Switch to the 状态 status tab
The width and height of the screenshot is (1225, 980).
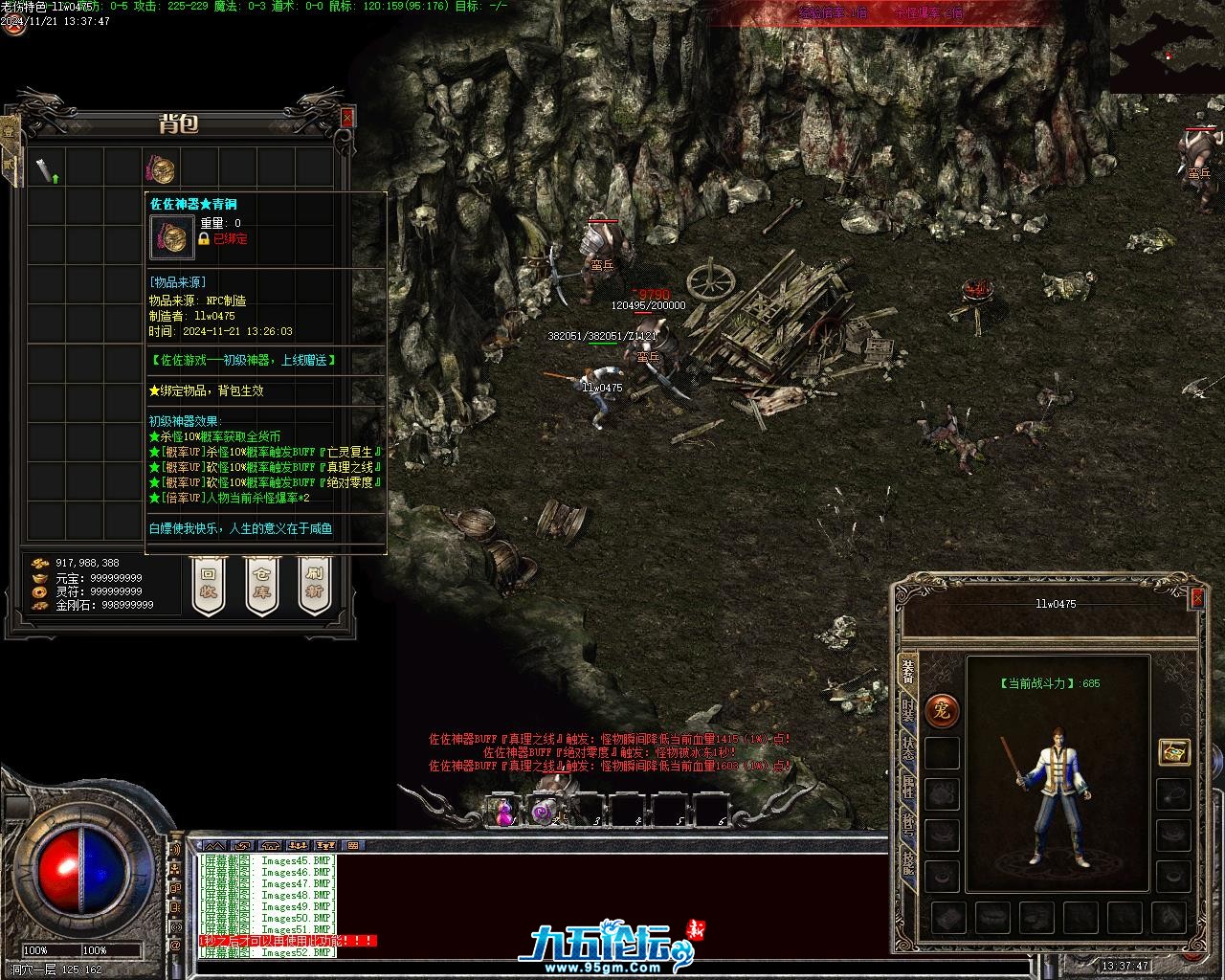point(907,749)
